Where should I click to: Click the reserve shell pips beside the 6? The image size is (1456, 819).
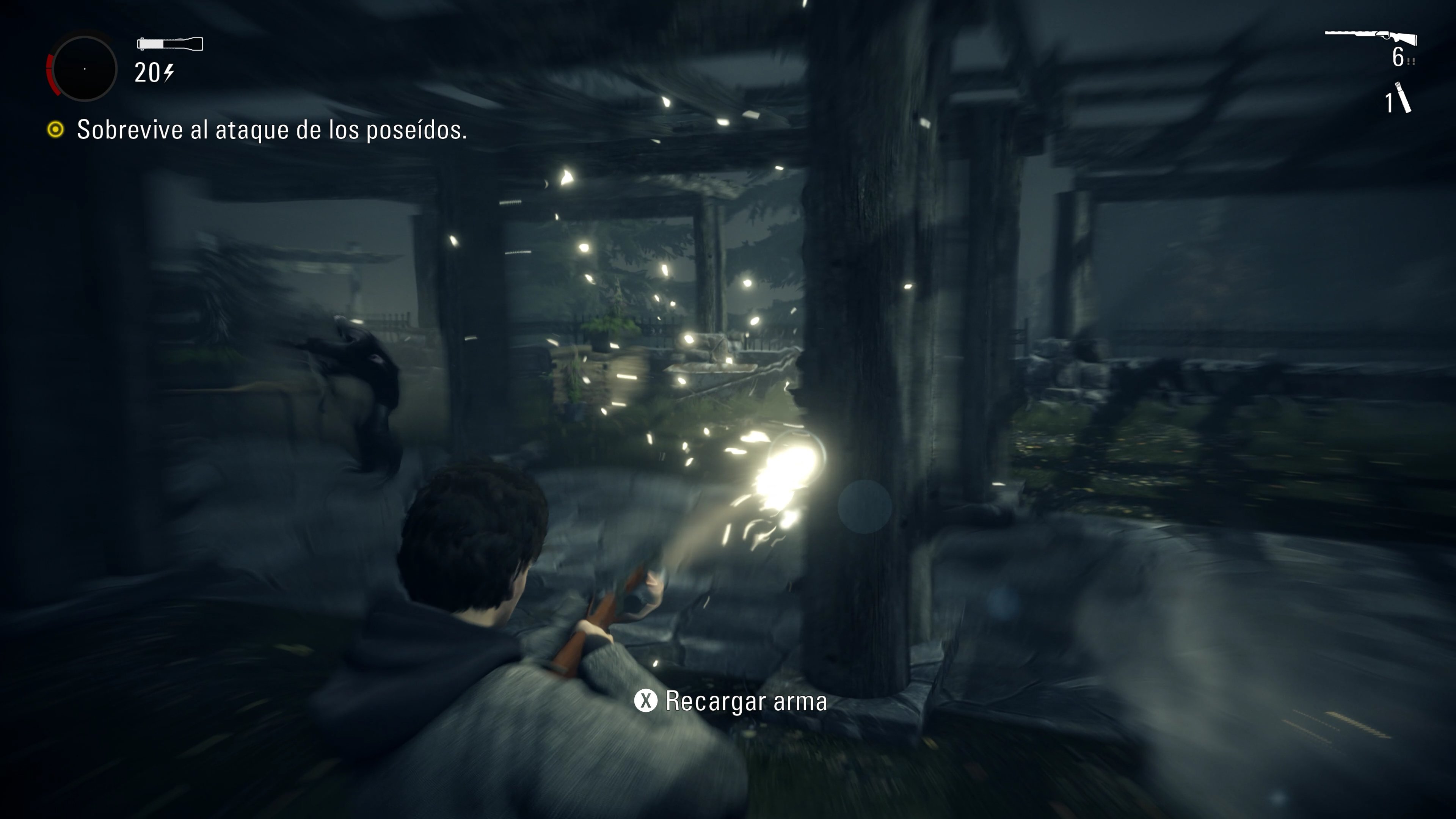pyautogui.click(x=1411, y=61)
